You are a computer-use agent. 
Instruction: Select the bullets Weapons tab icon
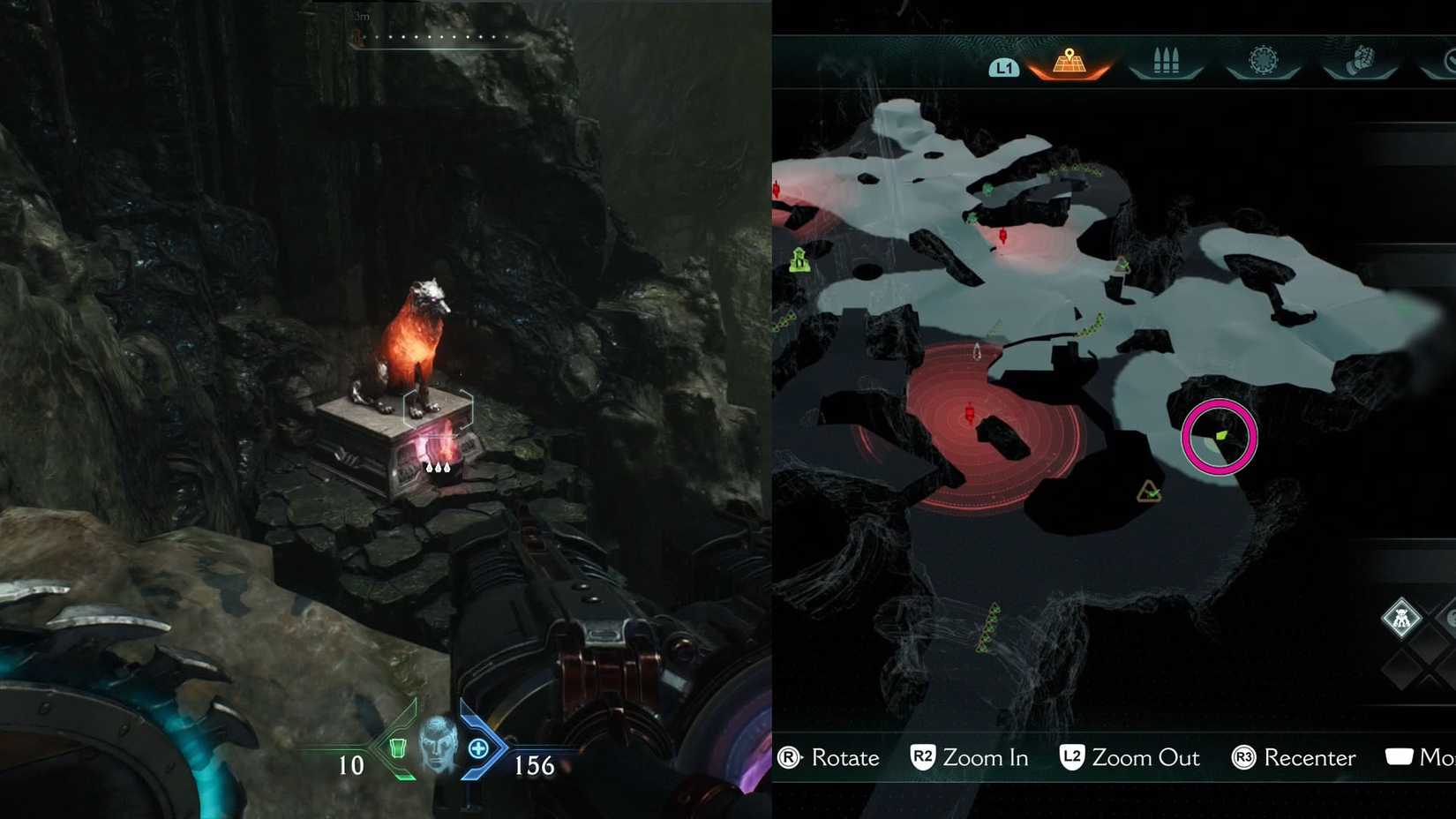click(1165, 59)
